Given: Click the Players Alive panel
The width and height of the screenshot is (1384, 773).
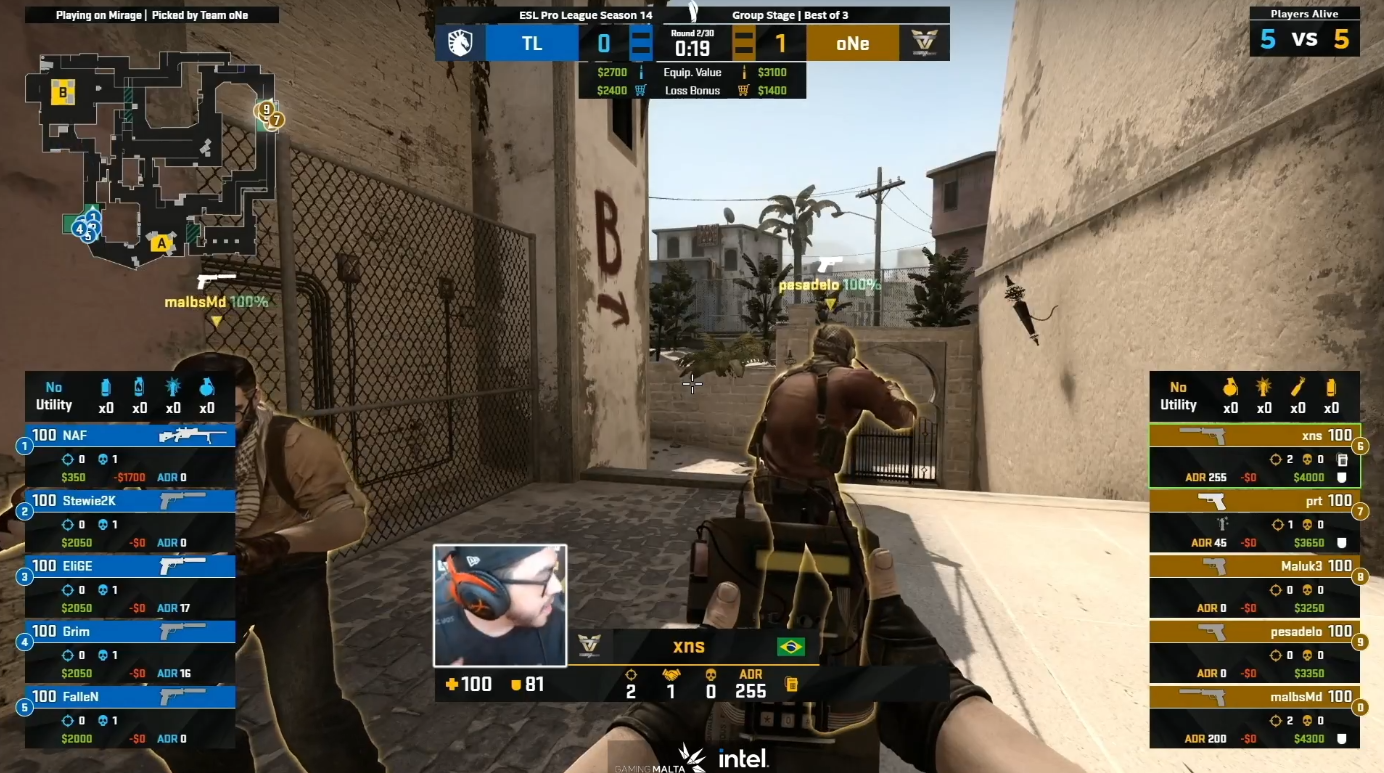Looking at the screenshot, I should click(1304, 30).
